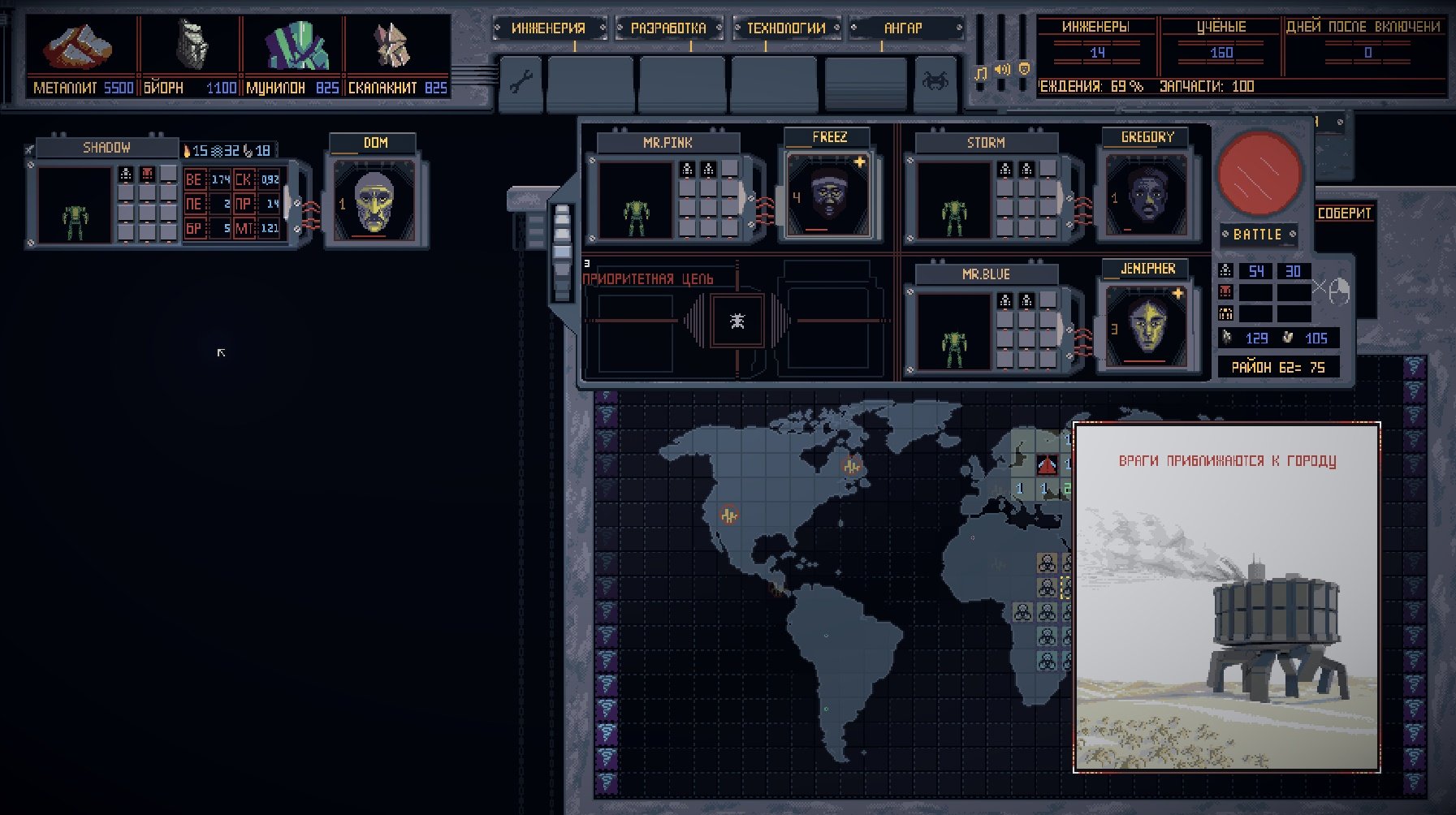Select the alien invader icon button
The height and width of the screenshot is (815, 1456).
tap(935, 81)
